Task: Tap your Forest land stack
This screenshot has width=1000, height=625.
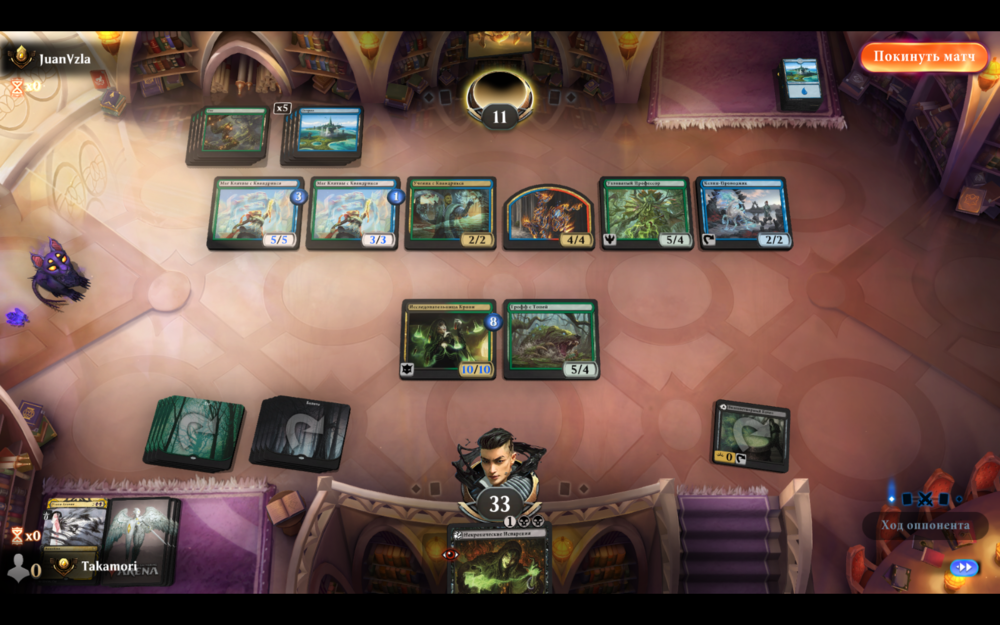Action: 194,432
